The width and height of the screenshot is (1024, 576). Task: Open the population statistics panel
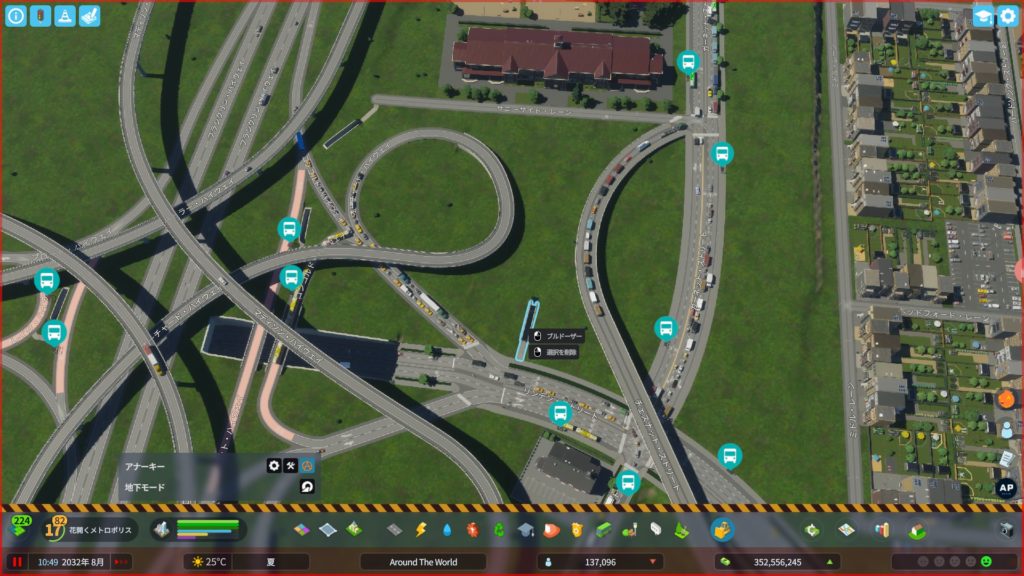[600, 562]
